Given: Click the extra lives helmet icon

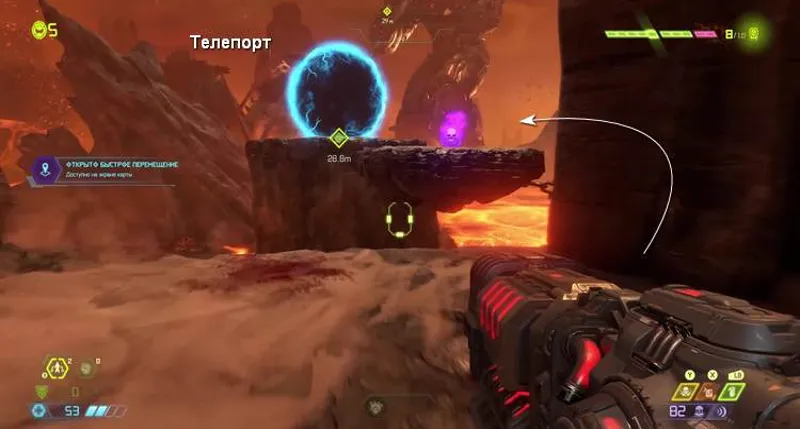Looking at the screenshot, I should click(x=39, y=29).
